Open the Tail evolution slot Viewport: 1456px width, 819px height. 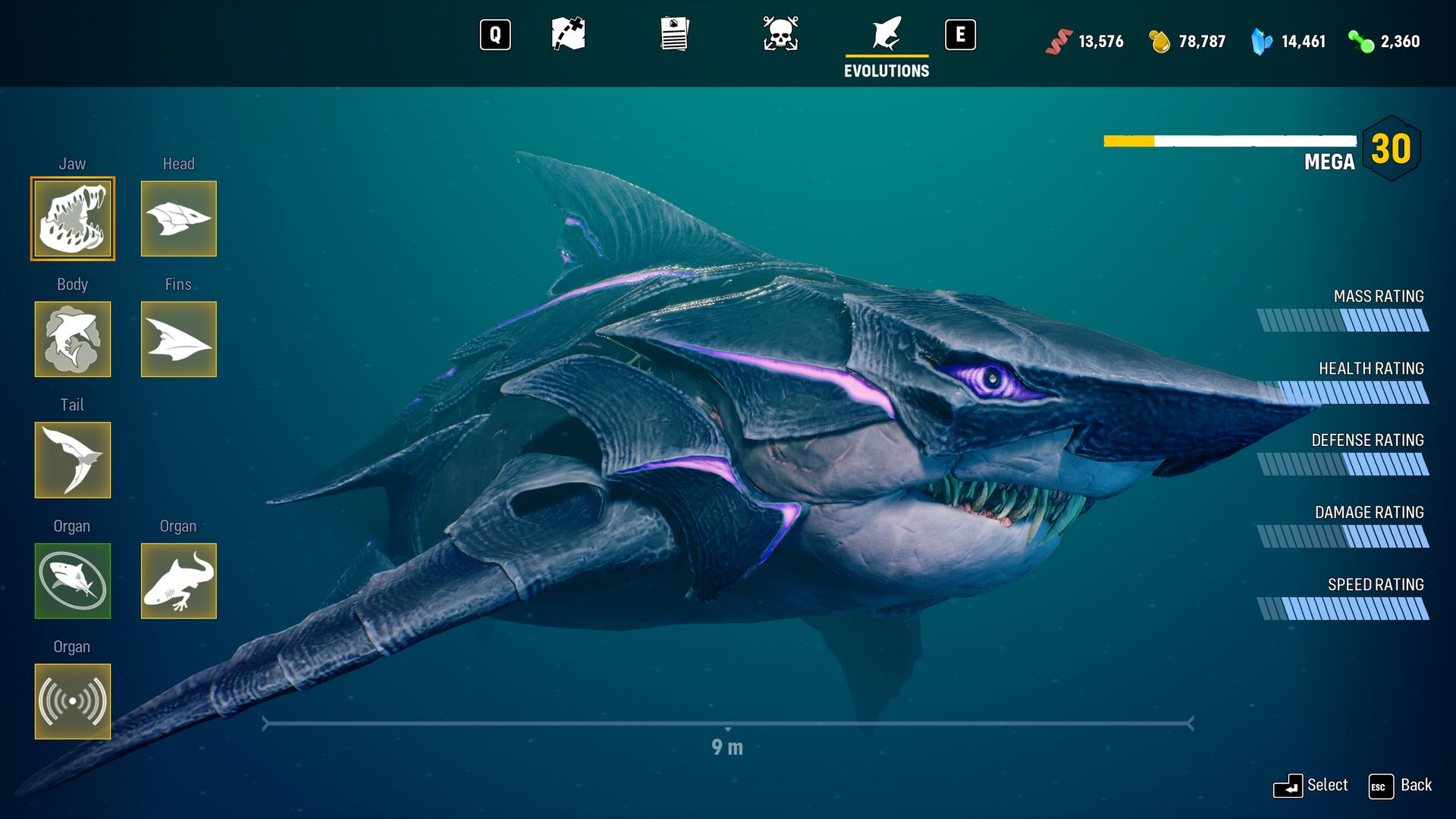click(x=72, y=460)
